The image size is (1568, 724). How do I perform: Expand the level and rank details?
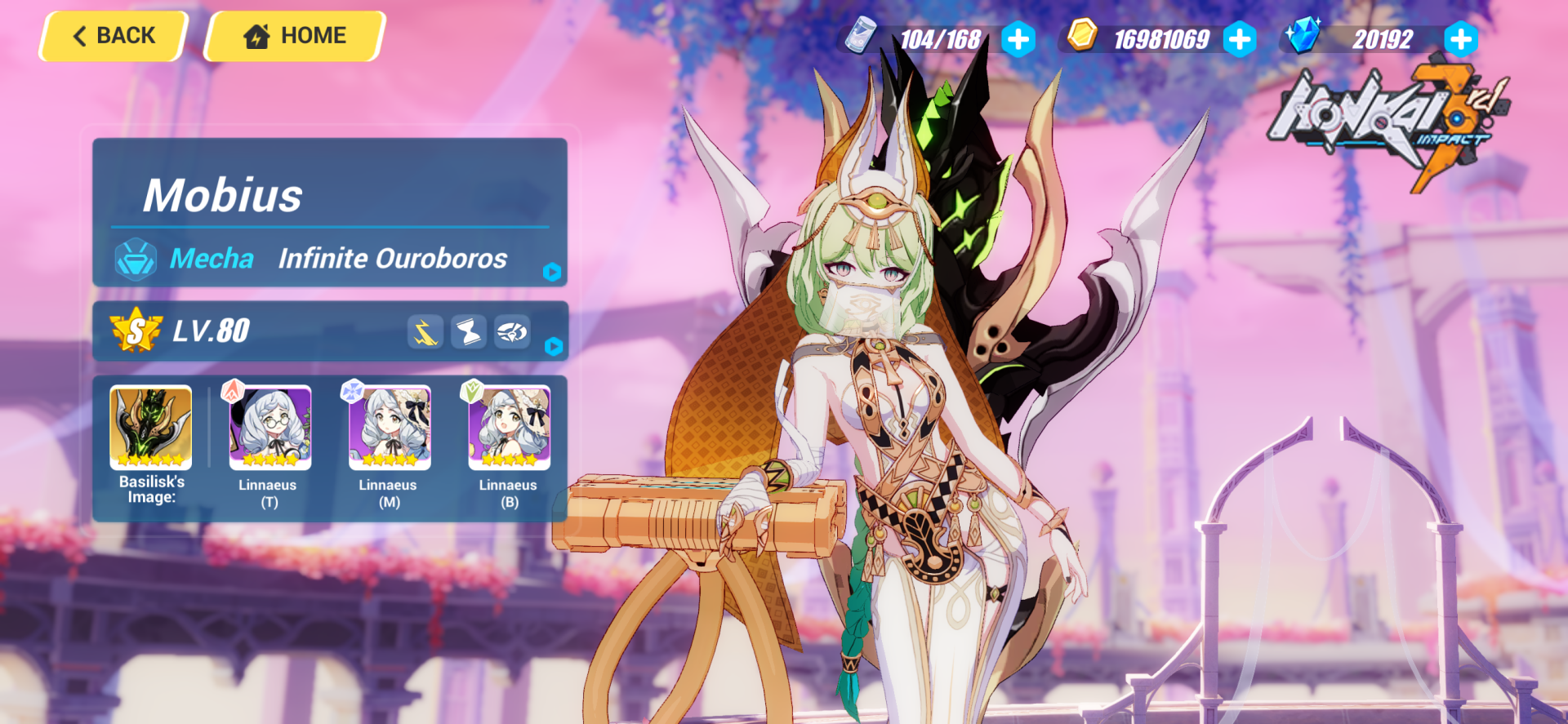pyautogui.click(x=555, y=347)
